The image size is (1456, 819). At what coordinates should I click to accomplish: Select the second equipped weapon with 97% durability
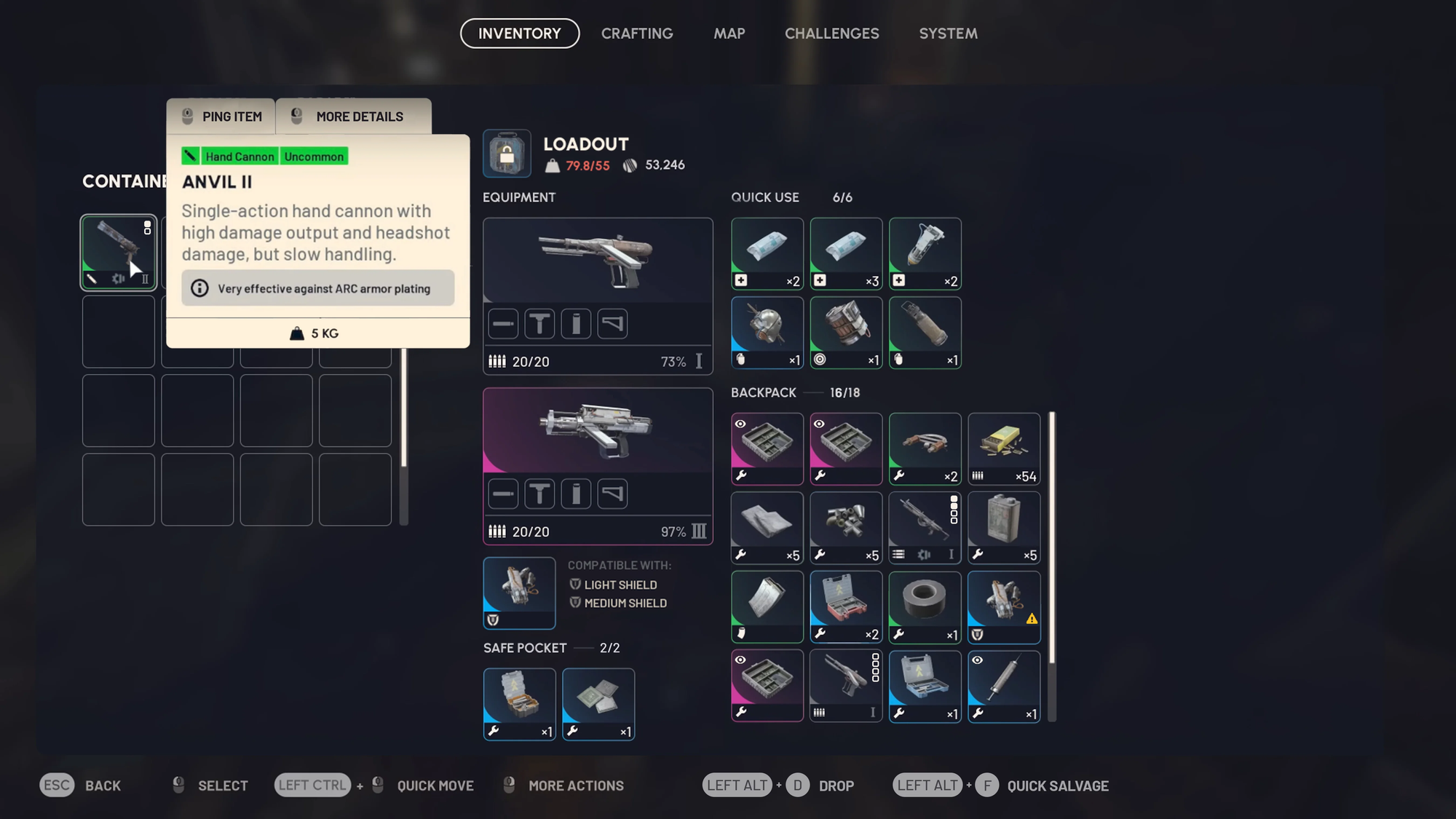pyautogui.click(x=597, y=430)
